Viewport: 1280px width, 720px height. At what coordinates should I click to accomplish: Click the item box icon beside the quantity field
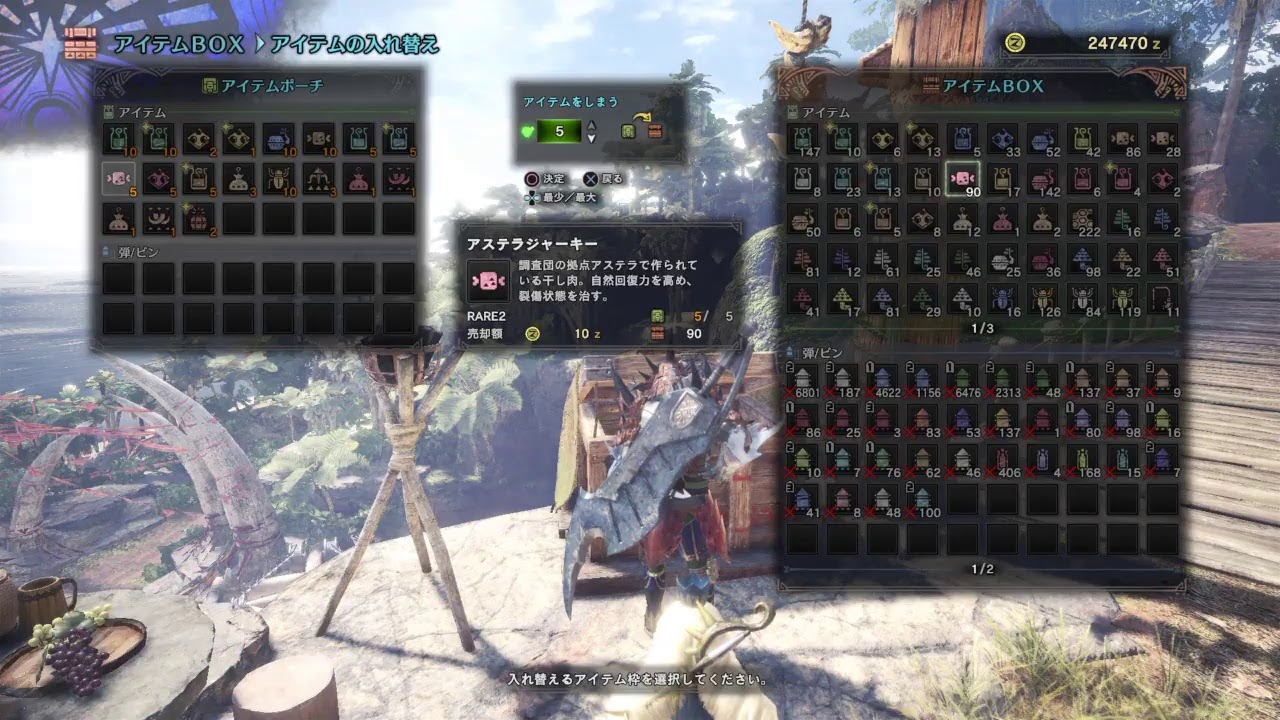655,132
